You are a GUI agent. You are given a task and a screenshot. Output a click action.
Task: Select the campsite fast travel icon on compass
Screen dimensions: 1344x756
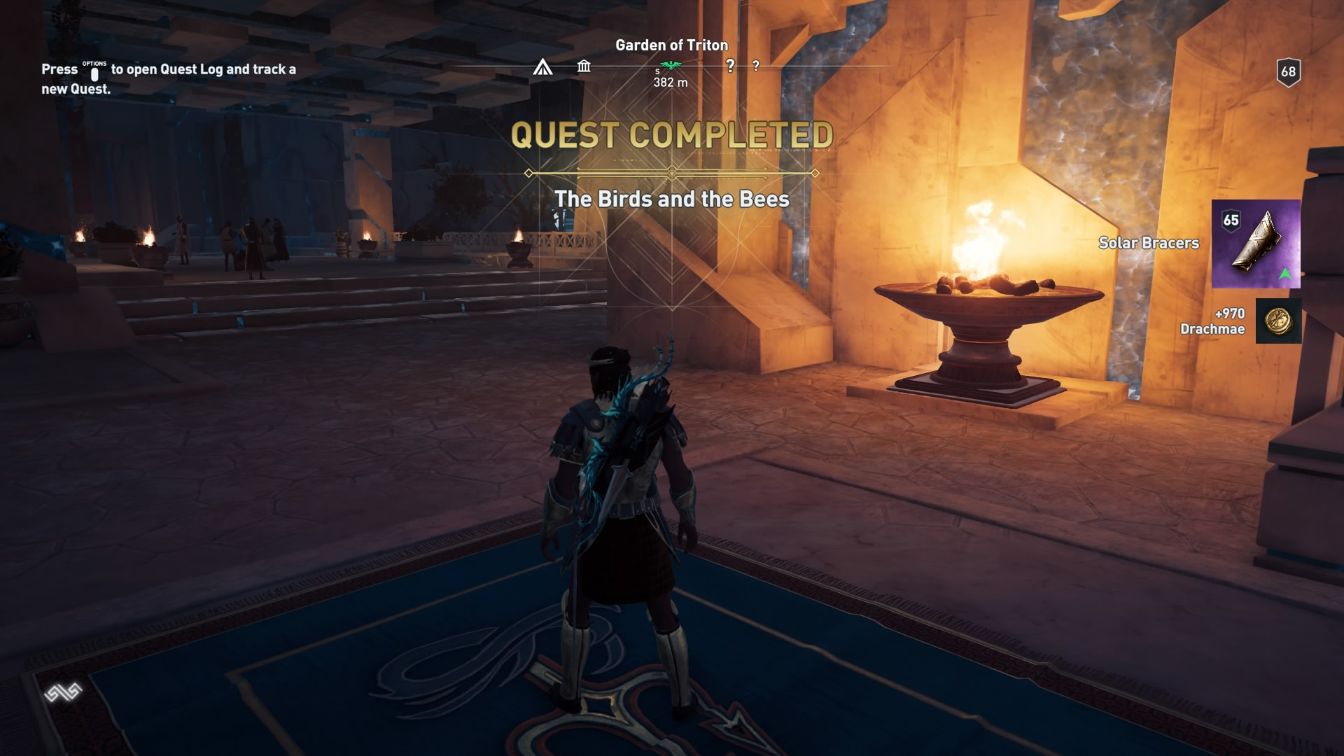click(543, 67)
